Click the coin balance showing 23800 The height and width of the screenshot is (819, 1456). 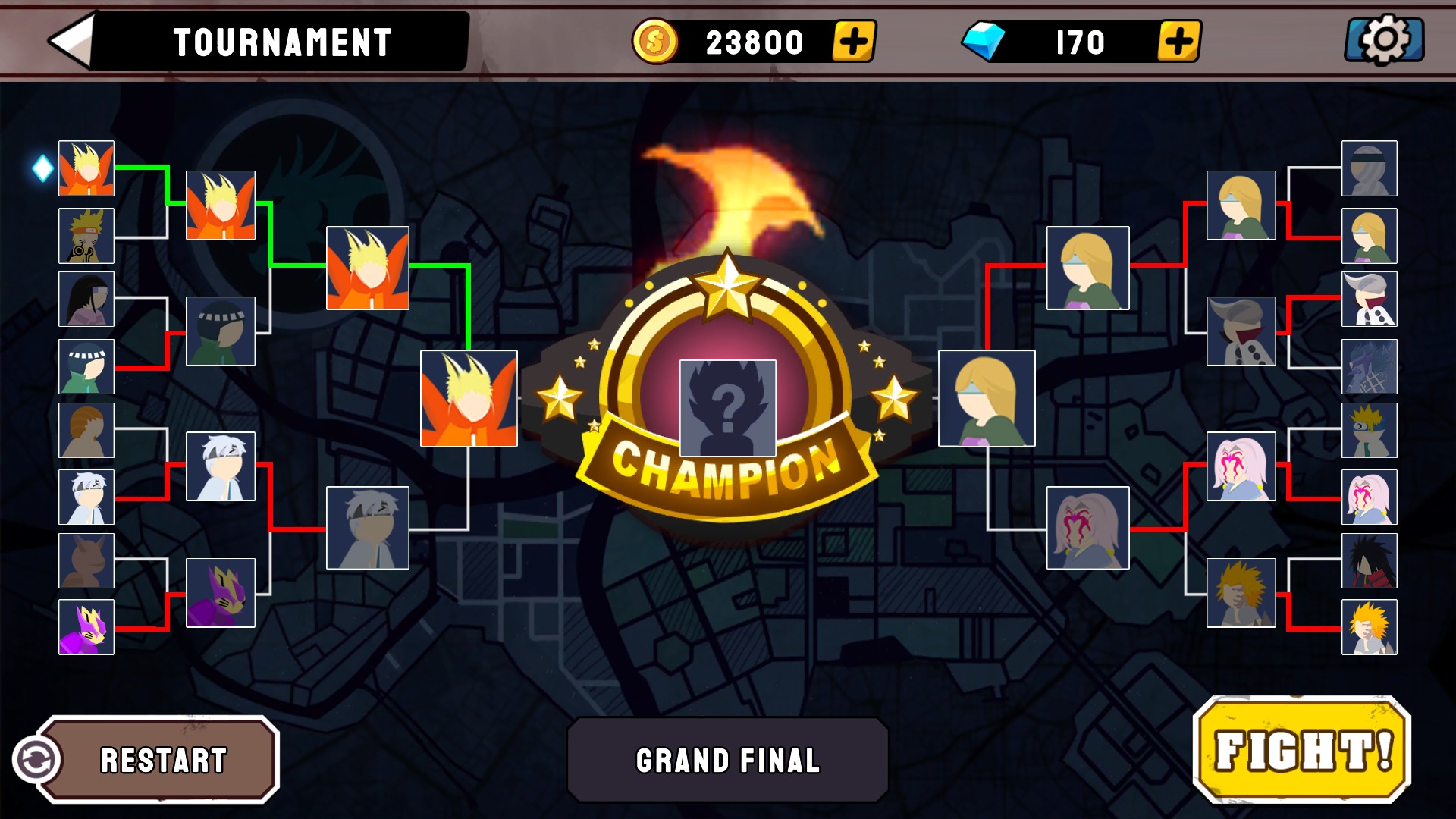(751, 42)
